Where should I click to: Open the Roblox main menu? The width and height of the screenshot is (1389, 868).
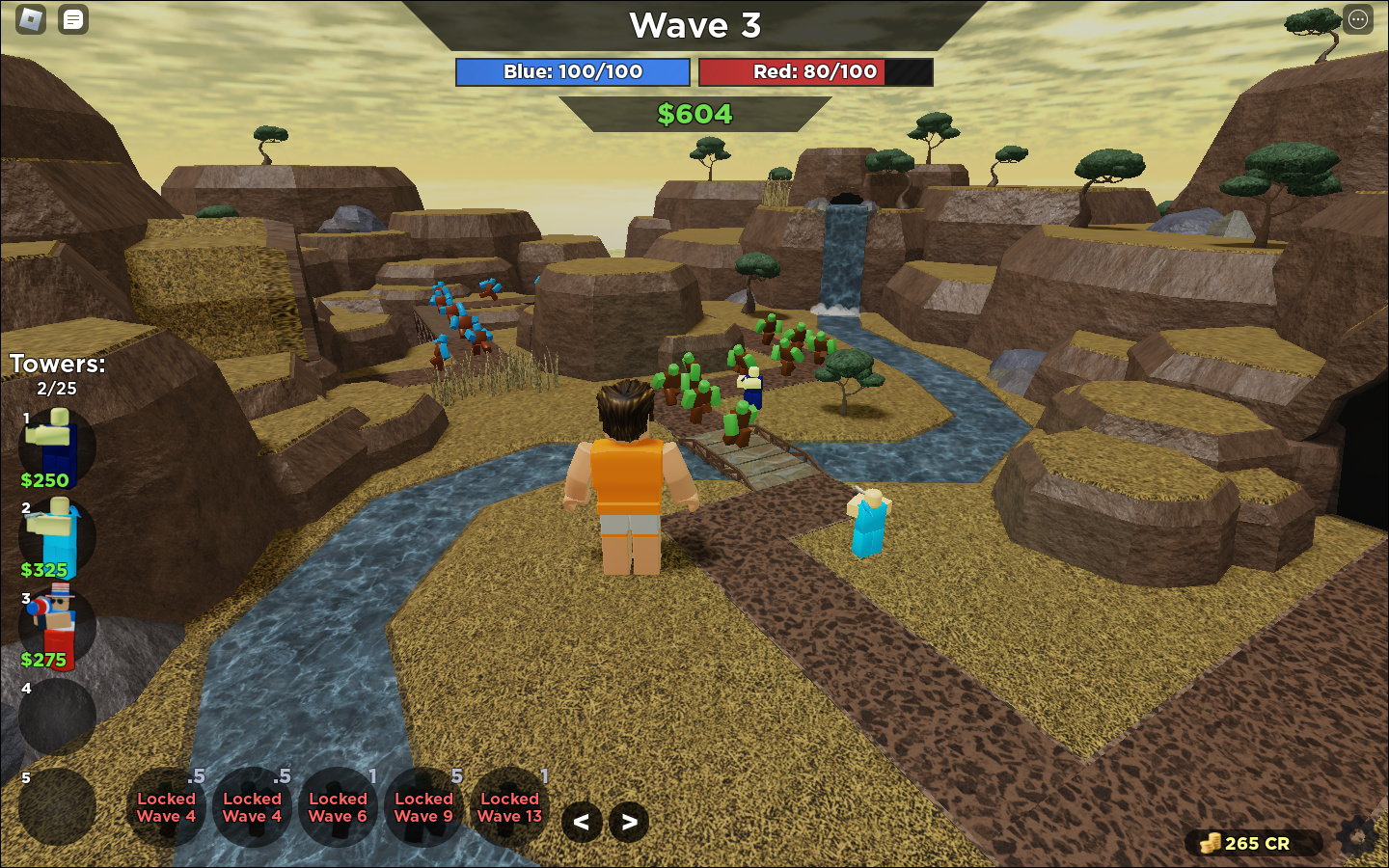point(31,19)
